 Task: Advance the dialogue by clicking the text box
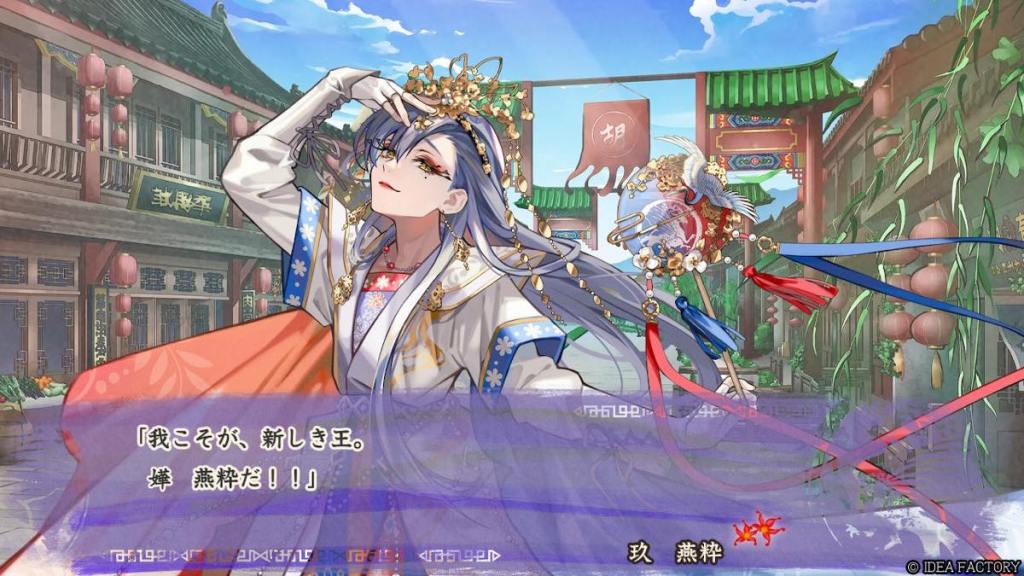500,470
